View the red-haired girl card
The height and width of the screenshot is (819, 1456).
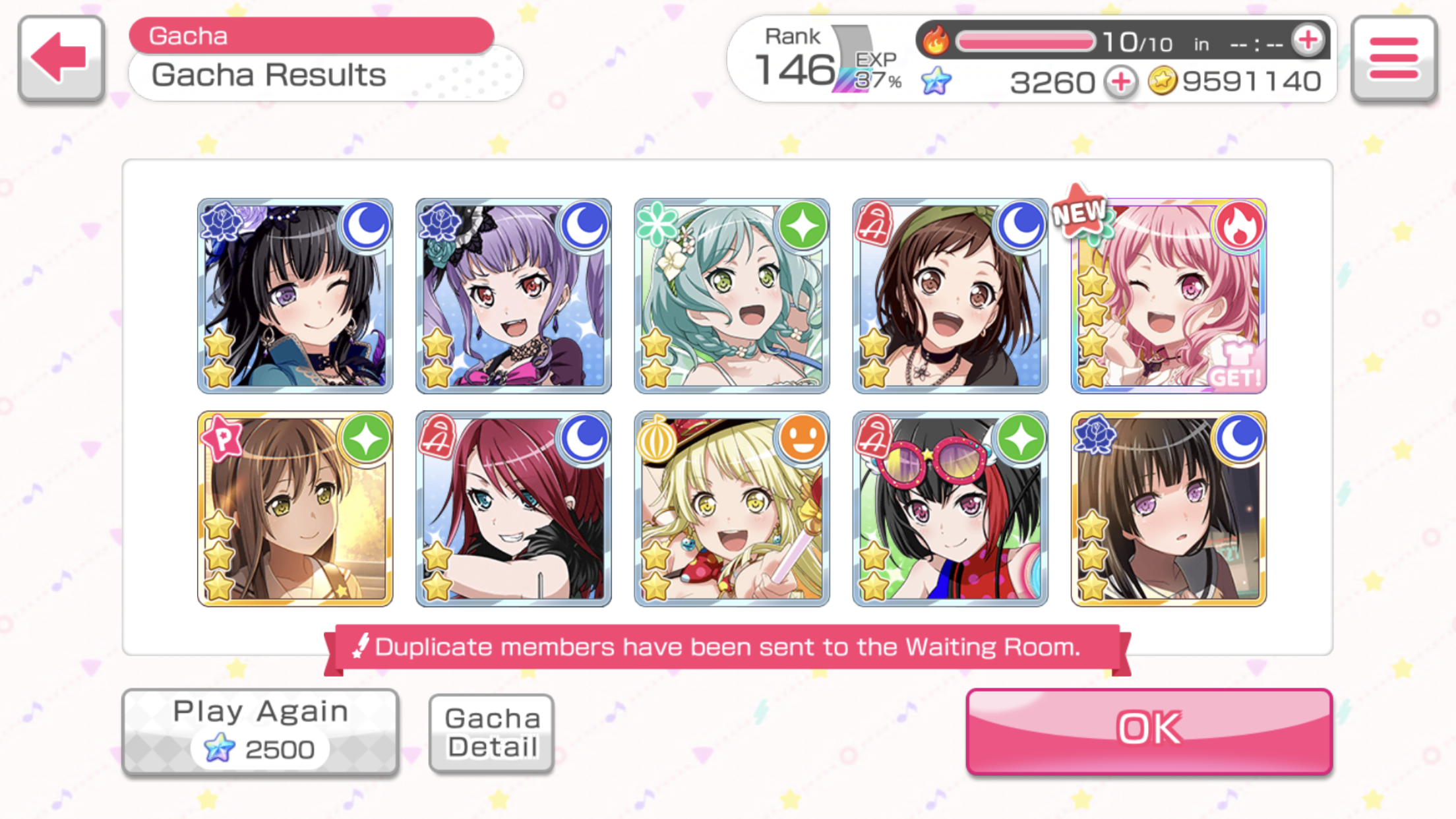pos(513,508)
